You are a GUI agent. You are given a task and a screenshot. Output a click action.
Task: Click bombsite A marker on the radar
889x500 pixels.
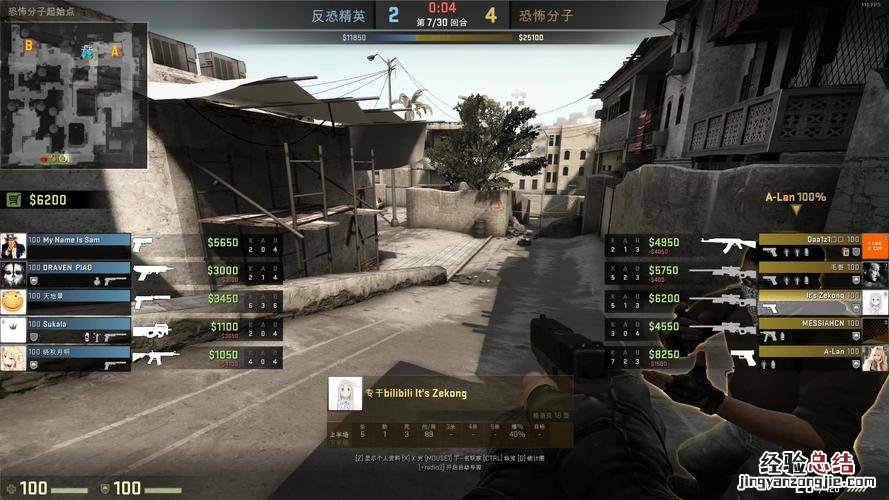coord(116,50)
